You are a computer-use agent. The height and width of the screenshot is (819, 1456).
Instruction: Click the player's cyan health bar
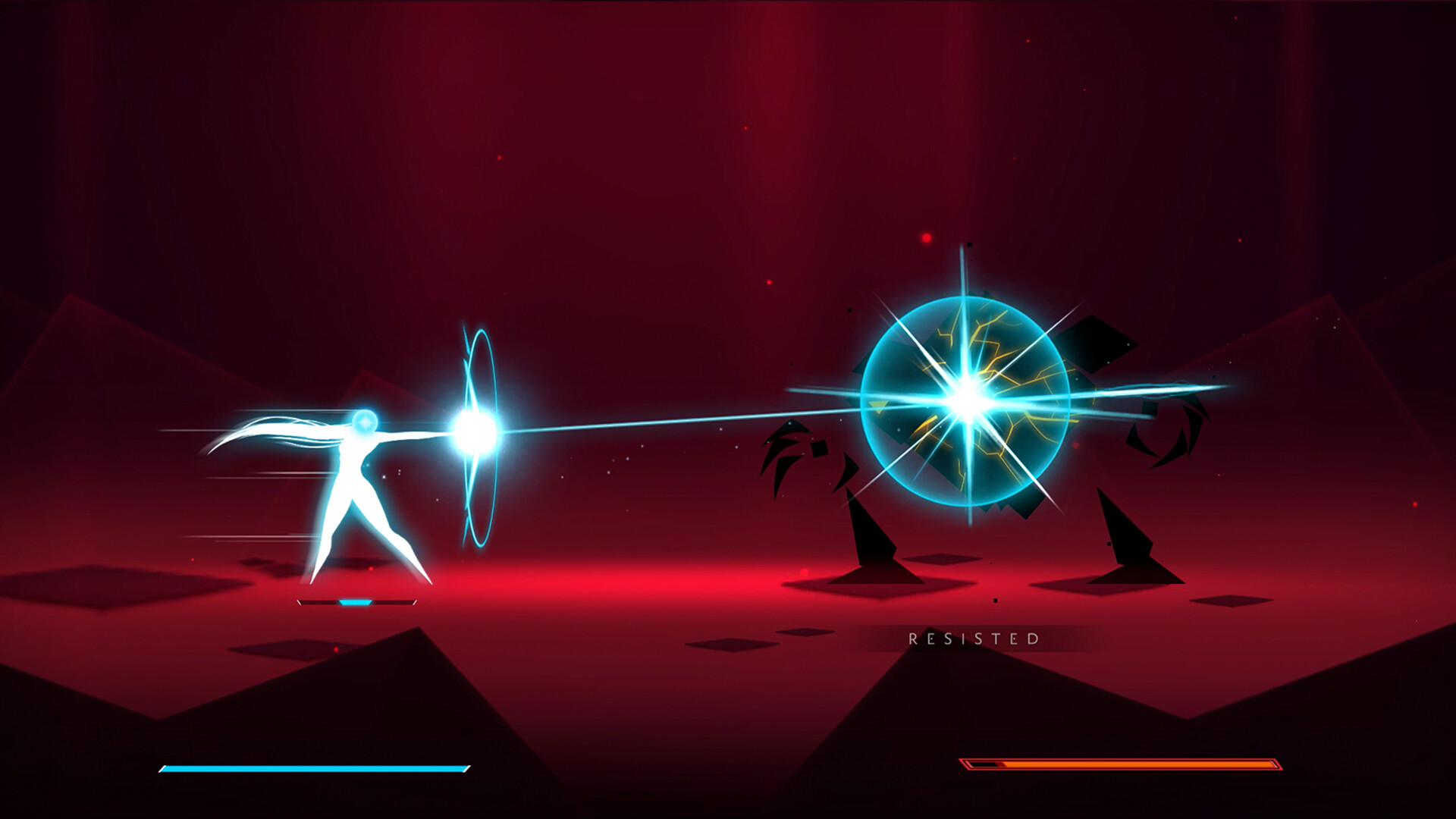click(311, 768)
